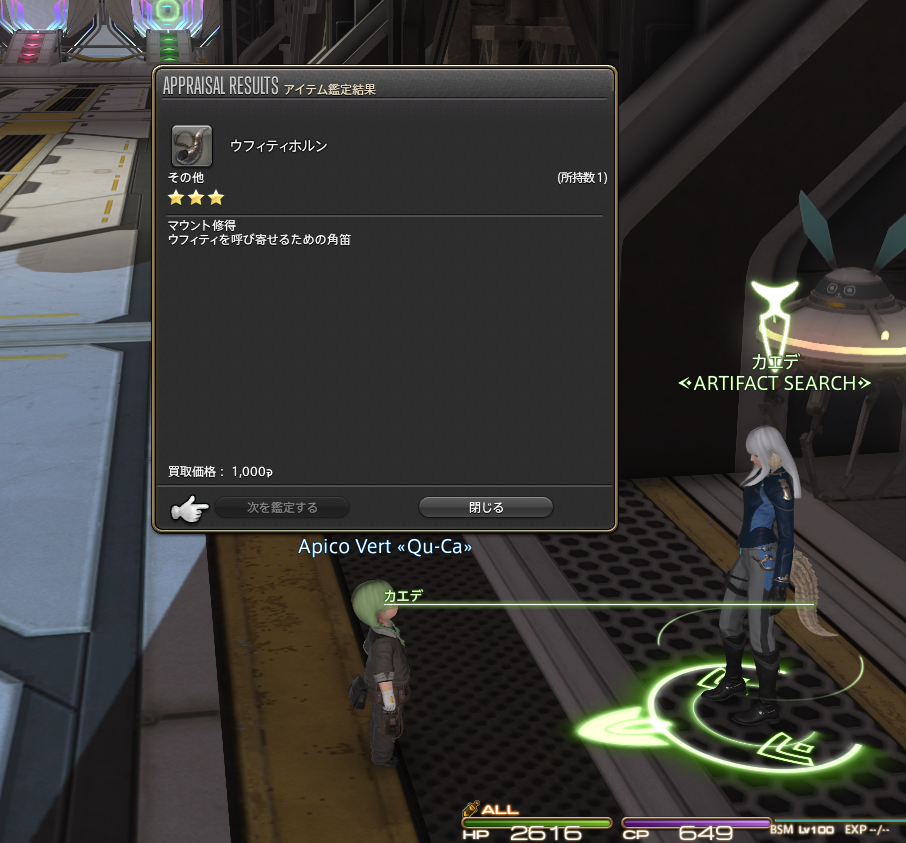Select the ウフティホルン item icon
This screenshot has width=906, height=843.
click(191, 145)
